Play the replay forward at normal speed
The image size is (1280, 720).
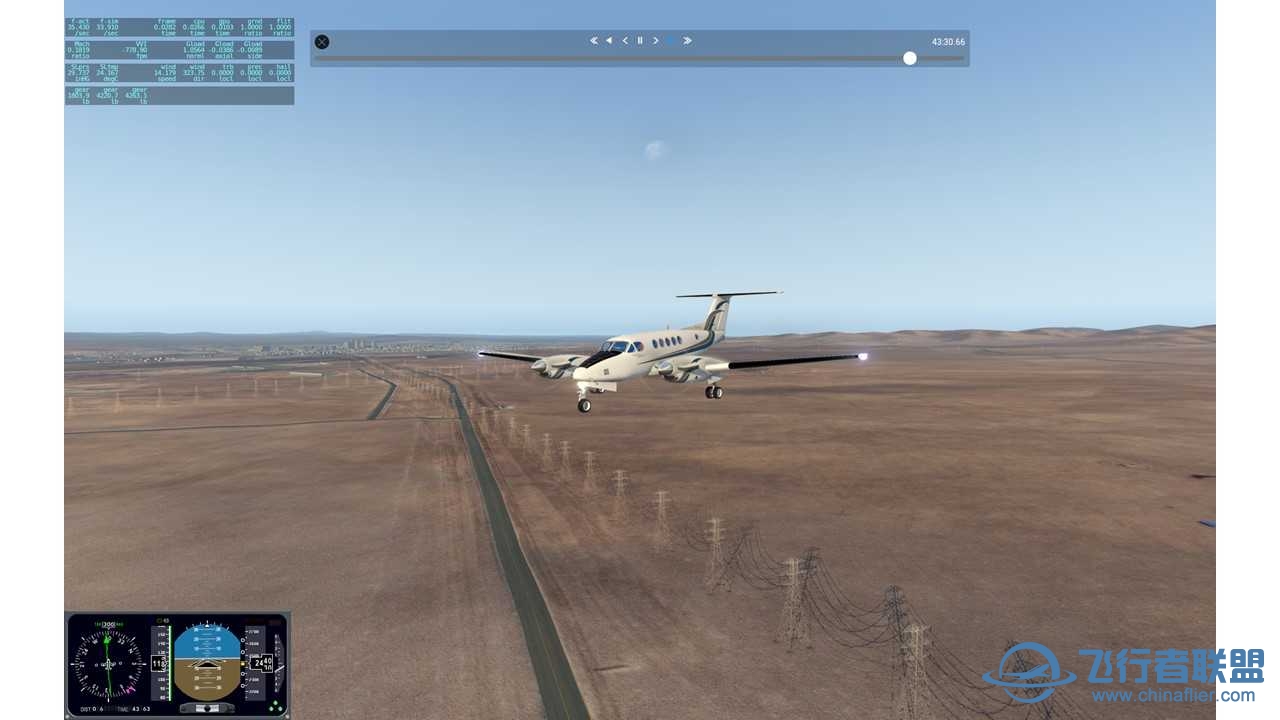pos(671,41)
